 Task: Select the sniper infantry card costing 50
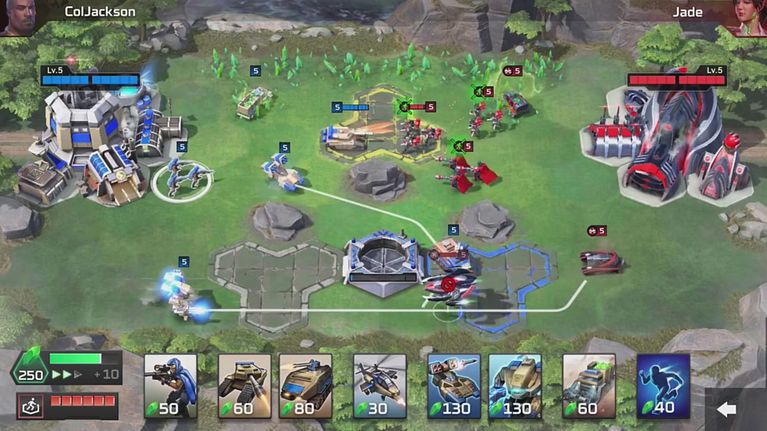170,385
